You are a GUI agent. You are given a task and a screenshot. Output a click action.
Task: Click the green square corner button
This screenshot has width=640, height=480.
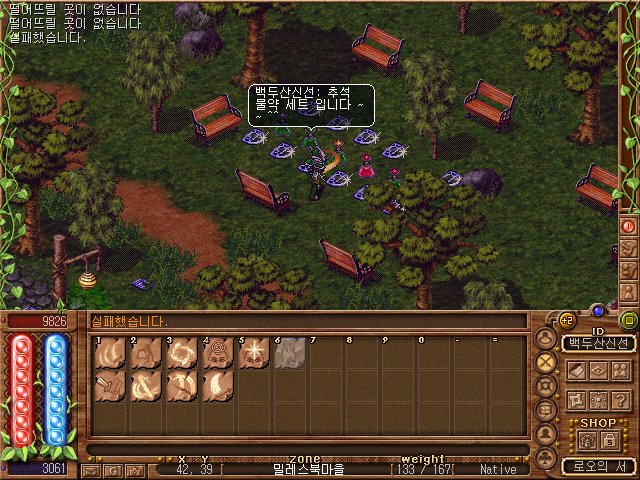click(628, 320)
